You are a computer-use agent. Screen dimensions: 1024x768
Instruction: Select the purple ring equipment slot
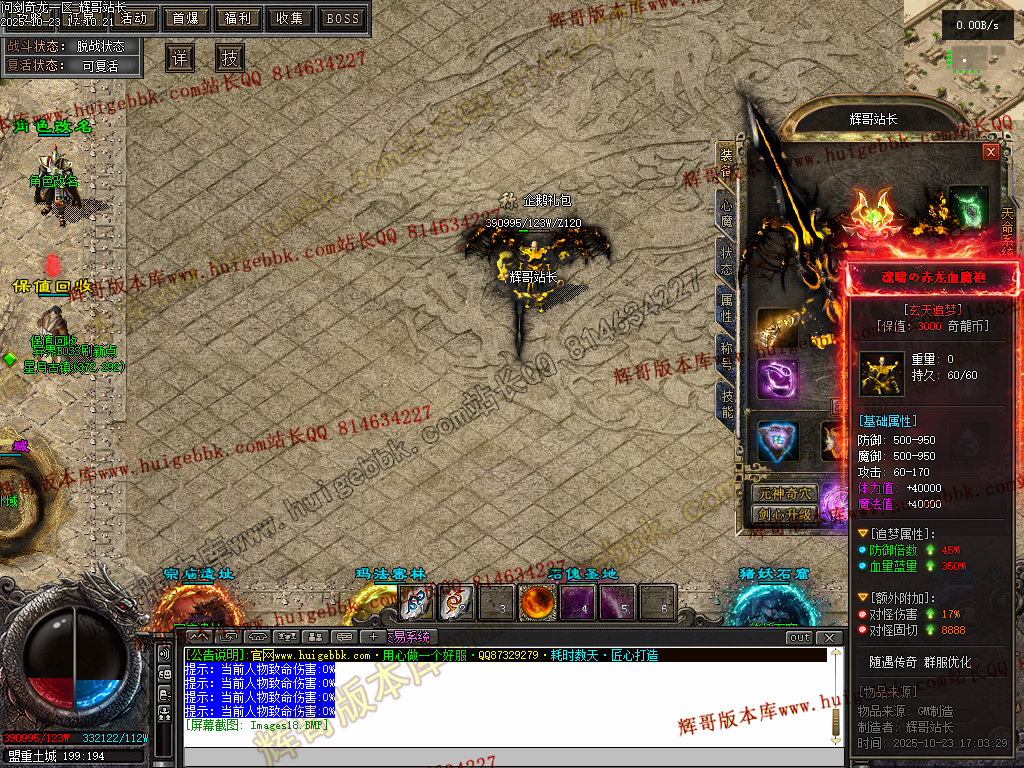[777, 380]
